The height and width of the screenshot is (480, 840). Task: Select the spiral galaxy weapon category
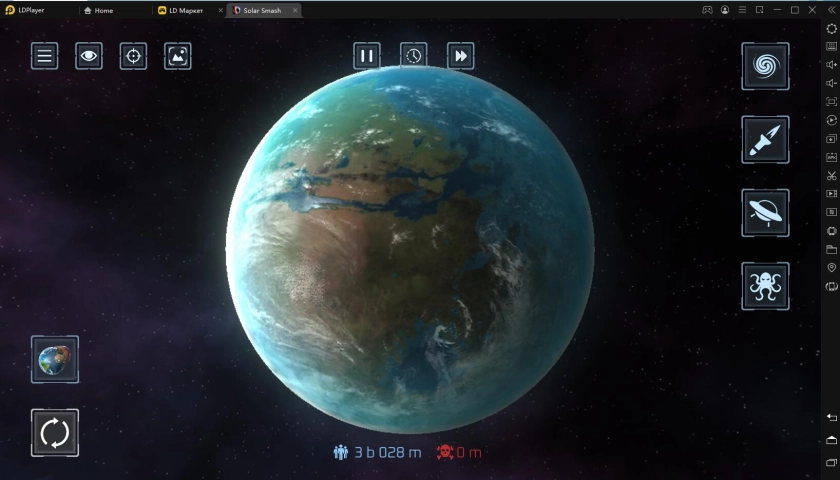pyautogui.click(x=765, y=67)
